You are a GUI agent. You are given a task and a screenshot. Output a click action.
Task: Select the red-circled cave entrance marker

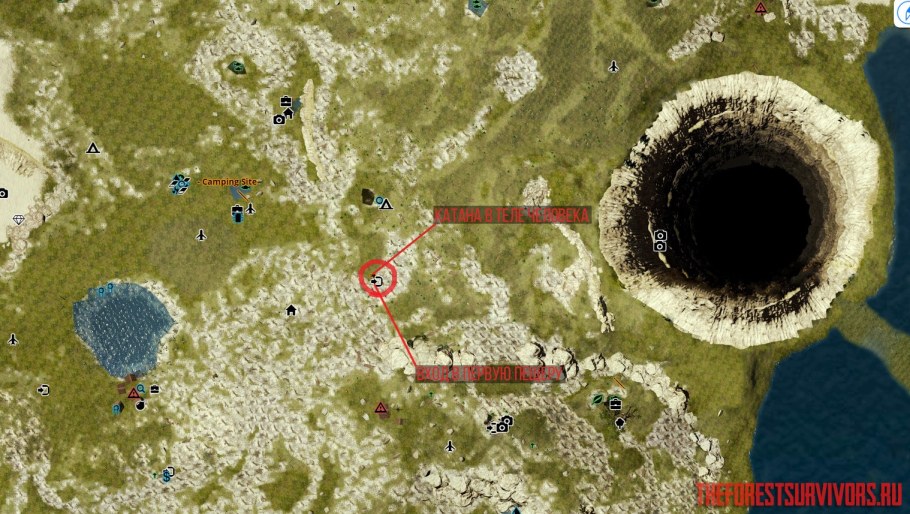point(377,281)
